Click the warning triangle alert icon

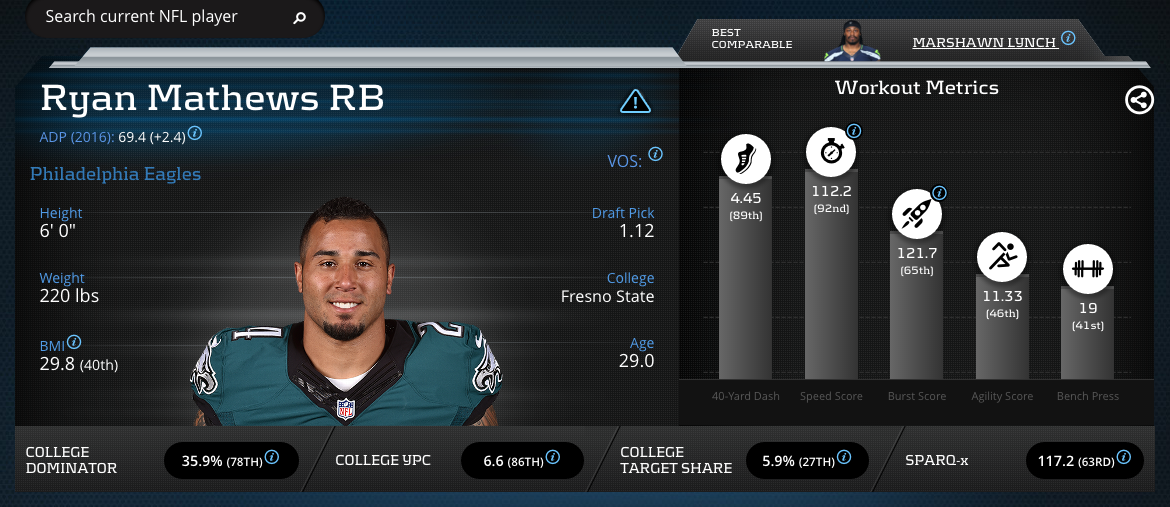[x=636, y=101]
